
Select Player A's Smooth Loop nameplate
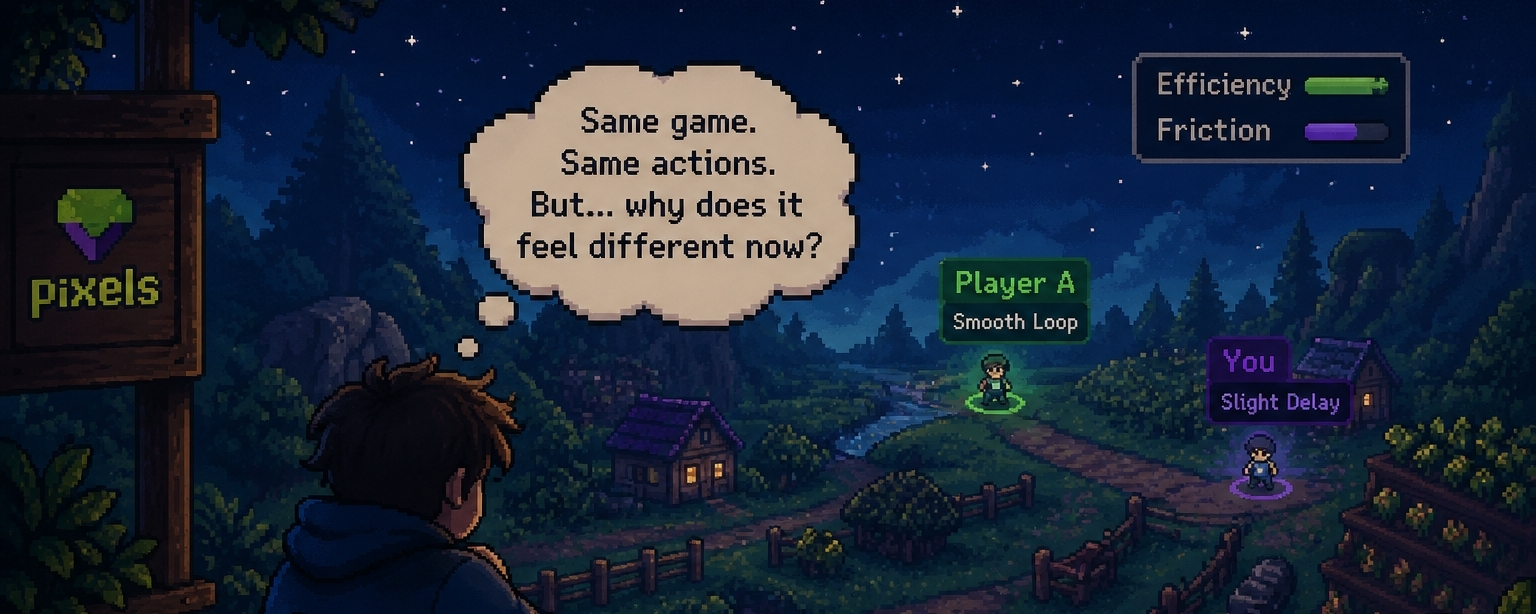(x=1014, y=302)
